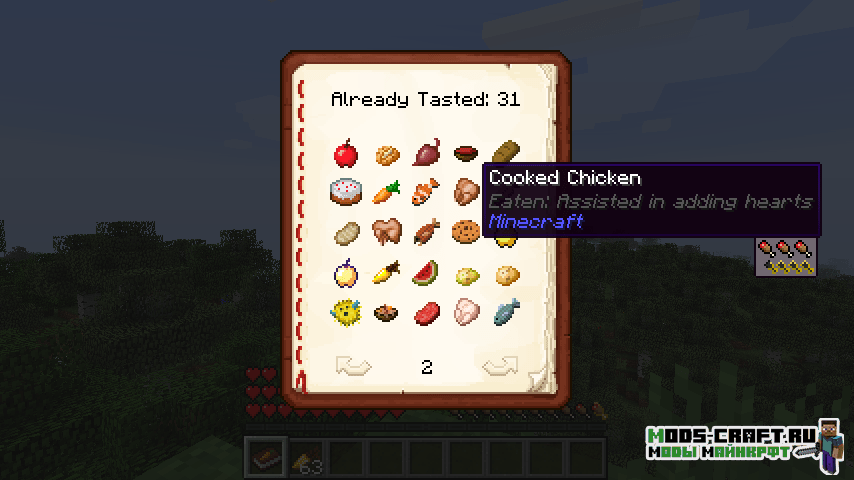Choose the golden carrot entry

(386, 272)
